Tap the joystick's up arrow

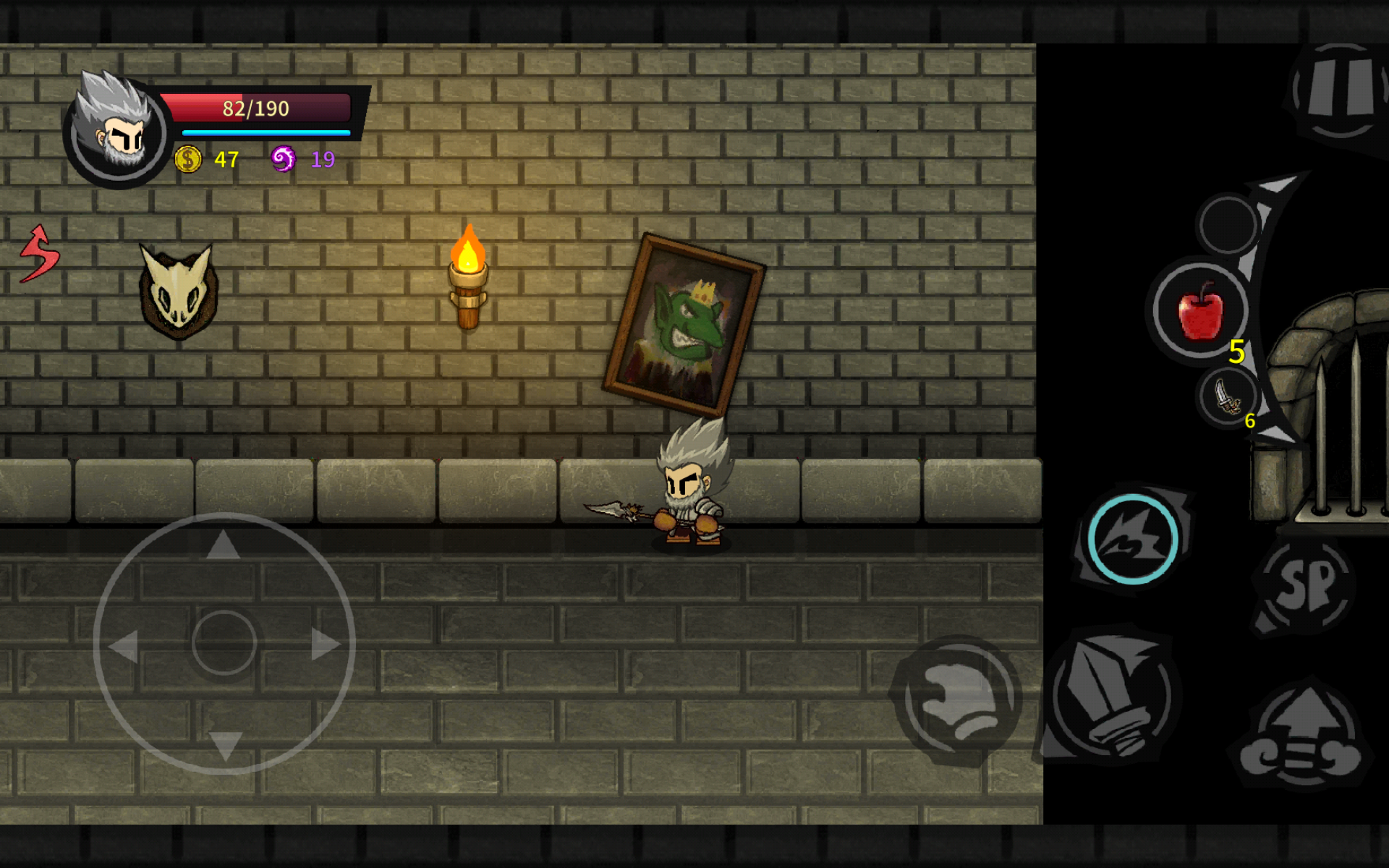pos(223,545)
